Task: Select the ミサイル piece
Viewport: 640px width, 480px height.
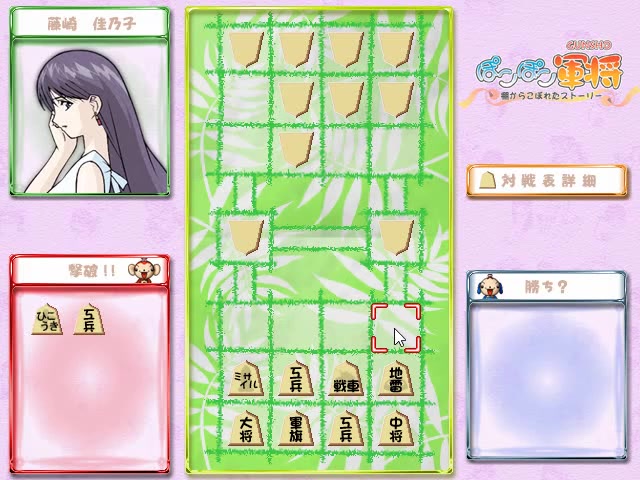Action: [246, 380]
